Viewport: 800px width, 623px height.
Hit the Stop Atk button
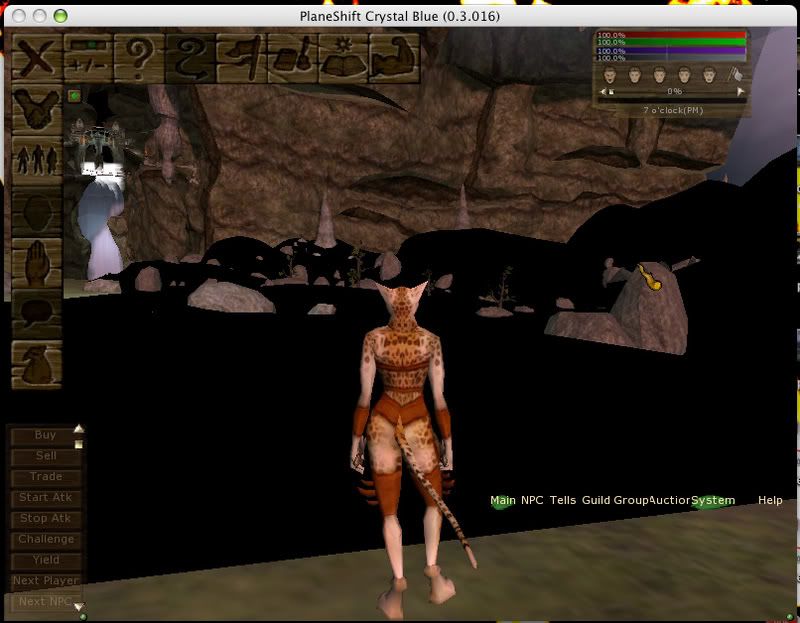coord(45,519)
